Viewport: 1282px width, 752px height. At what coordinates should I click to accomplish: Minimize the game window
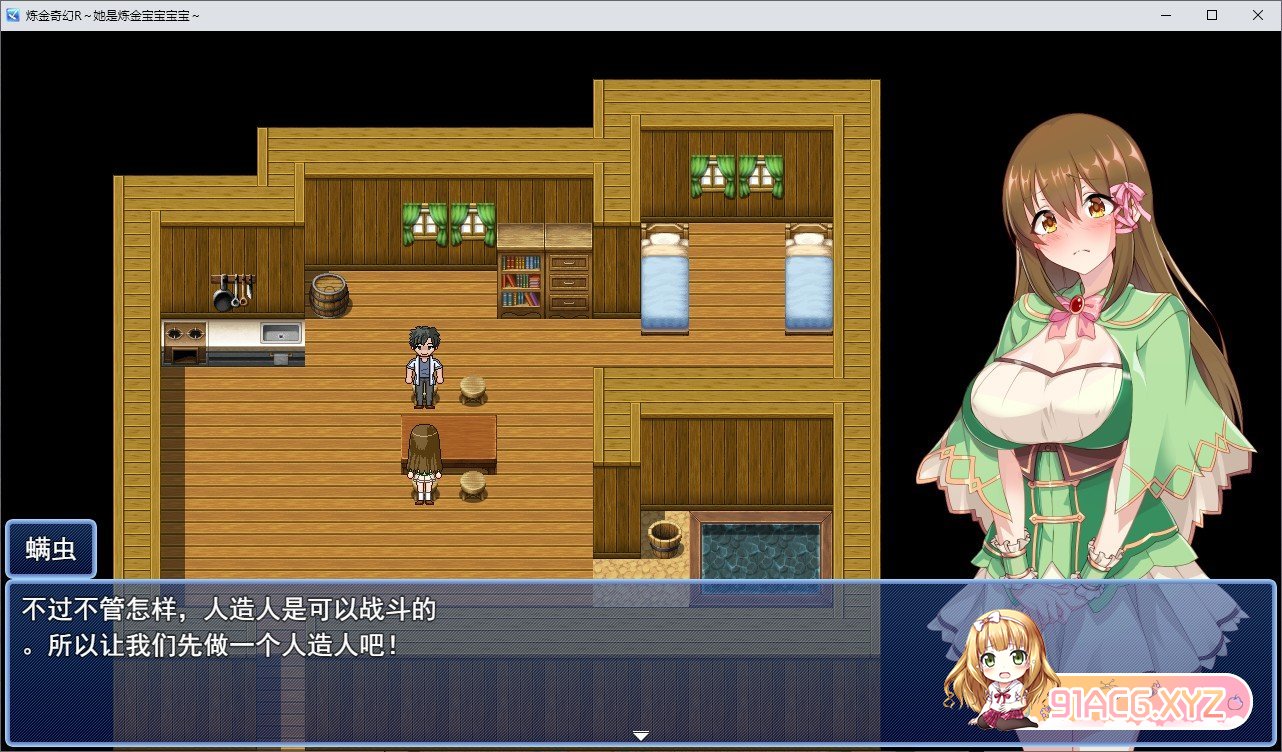pyautogui.click(x=1166, y=15)
